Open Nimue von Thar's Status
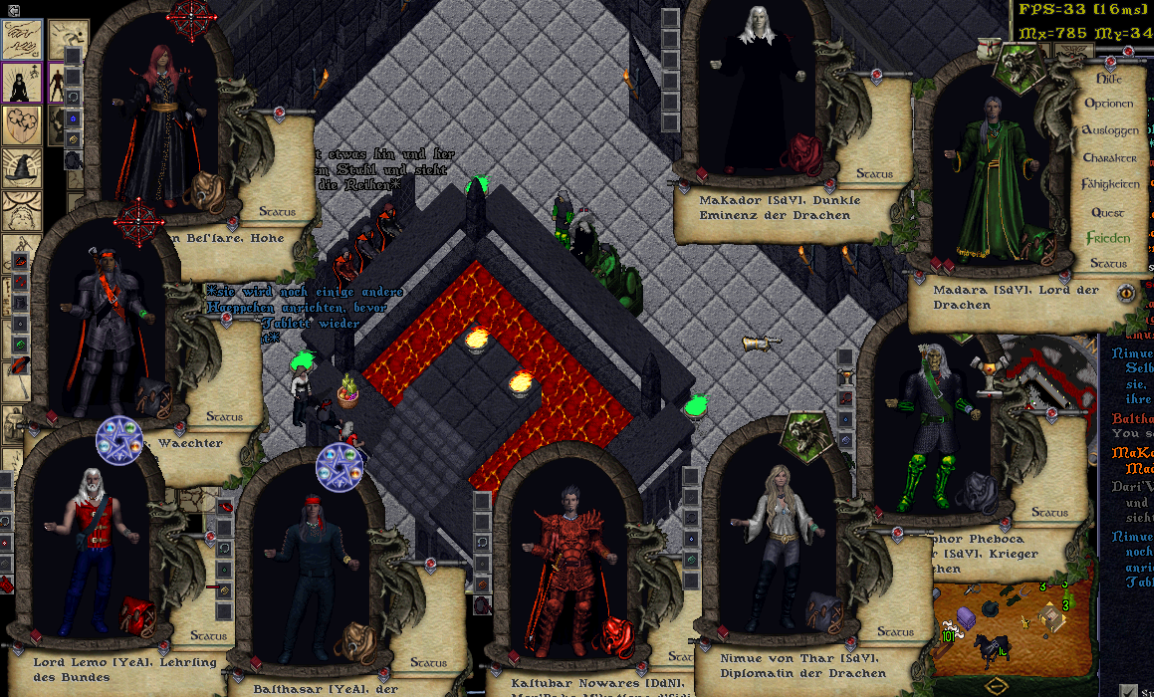The image size is (1154, 697). click(x=895, y=632)
